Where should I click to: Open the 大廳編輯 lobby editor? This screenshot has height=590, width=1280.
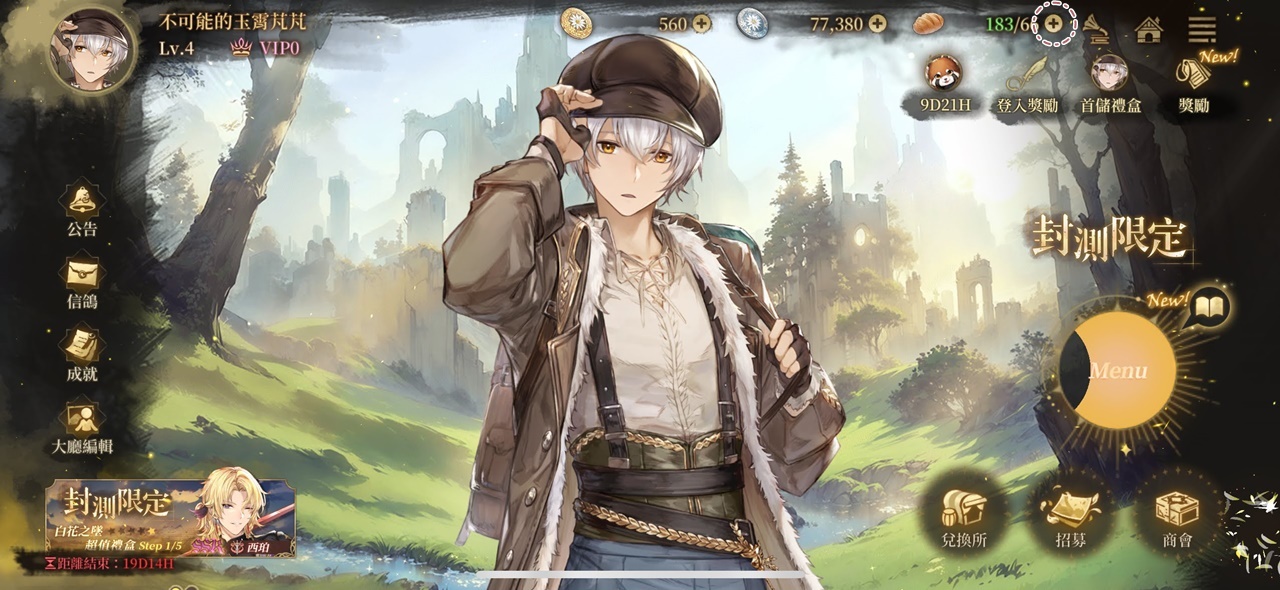(82, 427)
